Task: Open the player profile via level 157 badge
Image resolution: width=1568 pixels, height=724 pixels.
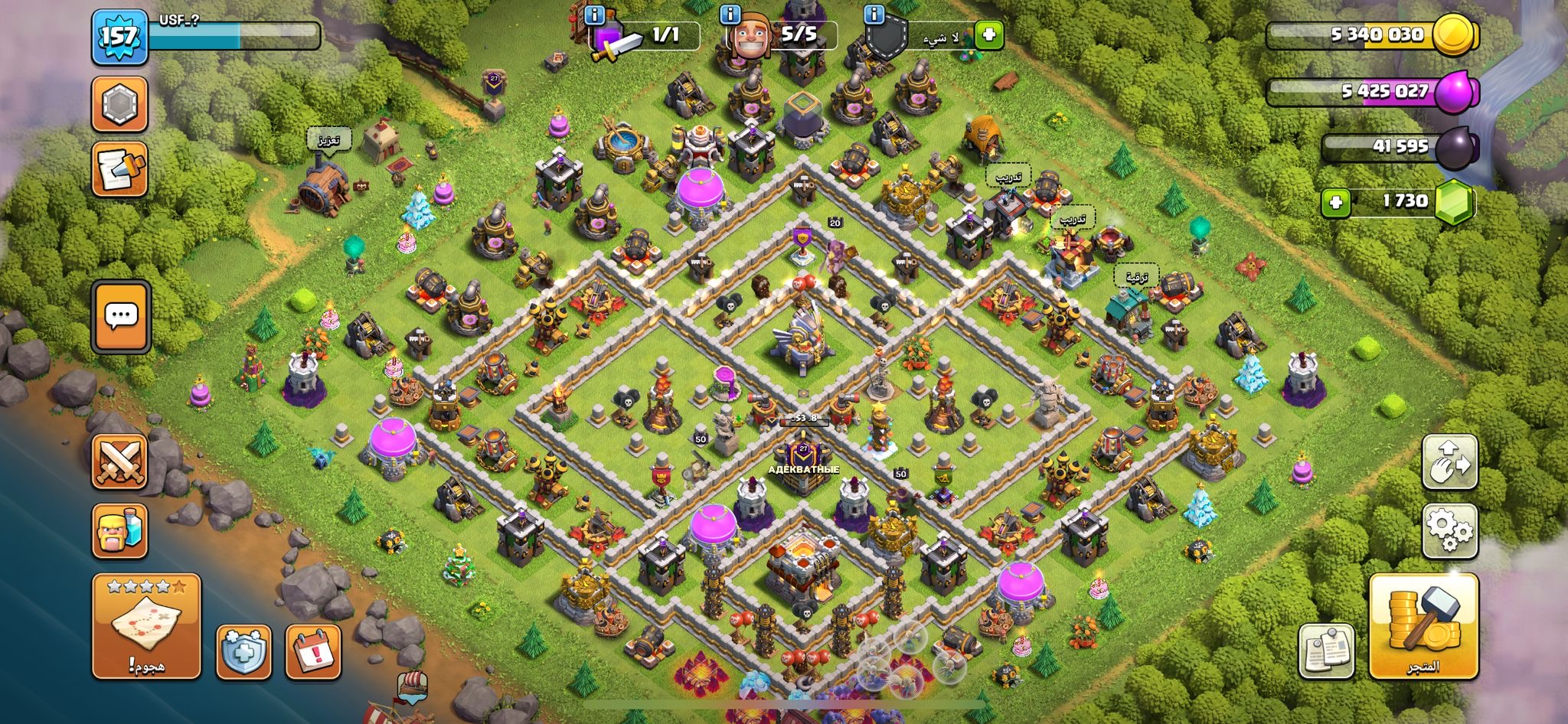Action: pos(119,37)
